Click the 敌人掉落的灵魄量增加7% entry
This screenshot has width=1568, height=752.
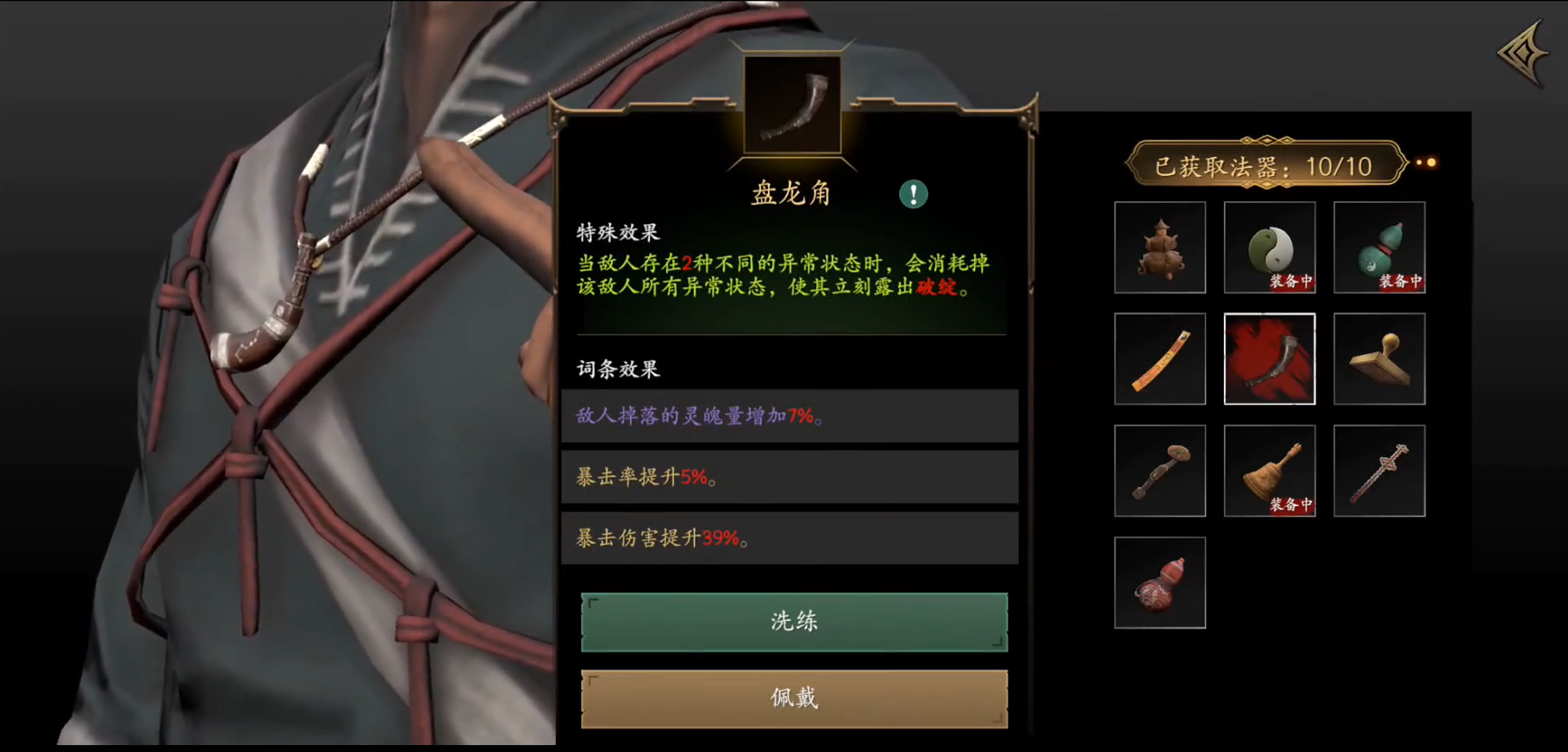[x=790, y=415]
